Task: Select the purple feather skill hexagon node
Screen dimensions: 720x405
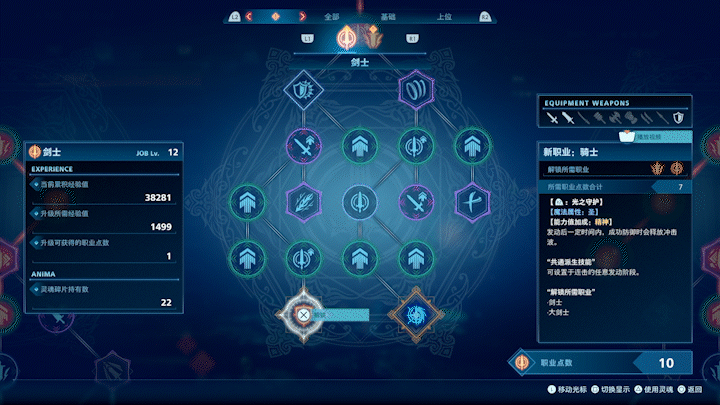Action: [302, 201]
